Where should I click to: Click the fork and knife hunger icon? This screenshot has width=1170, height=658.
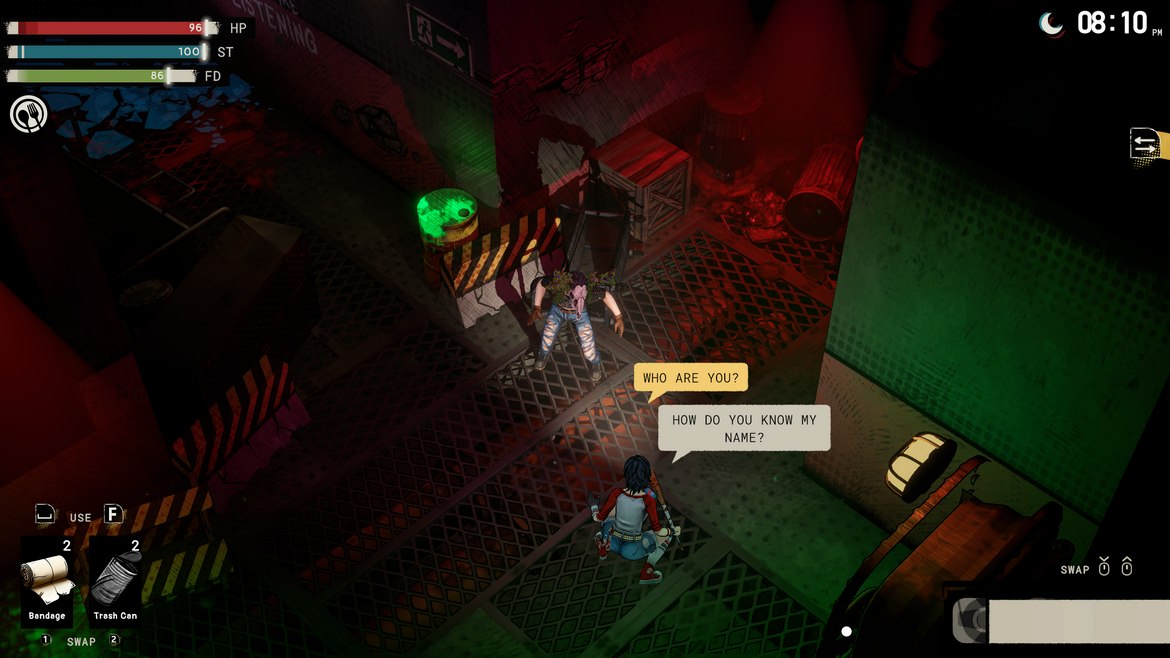(x=29, y=114)
